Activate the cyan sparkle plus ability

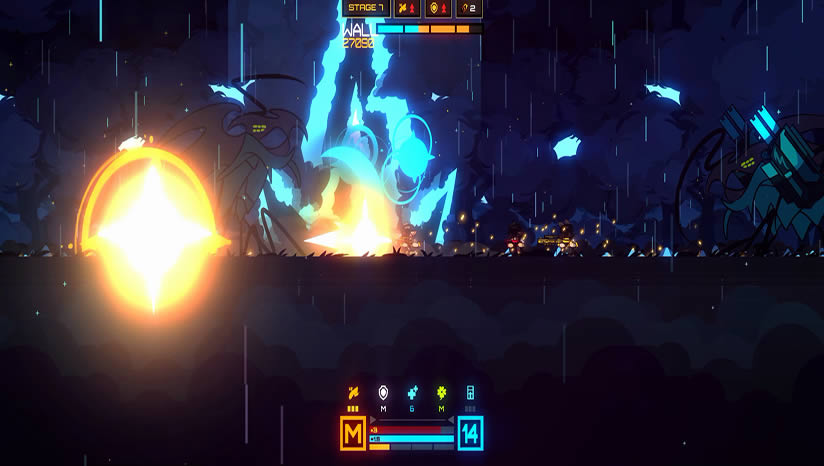(411, 393)
